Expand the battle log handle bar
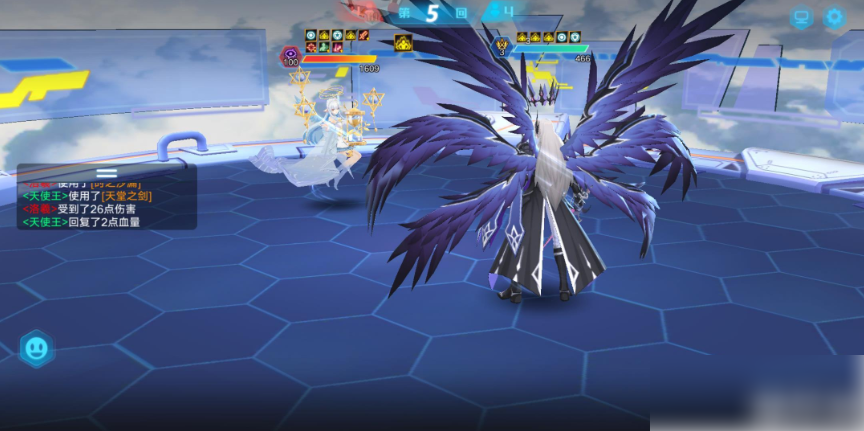 (x=106, y=172)
